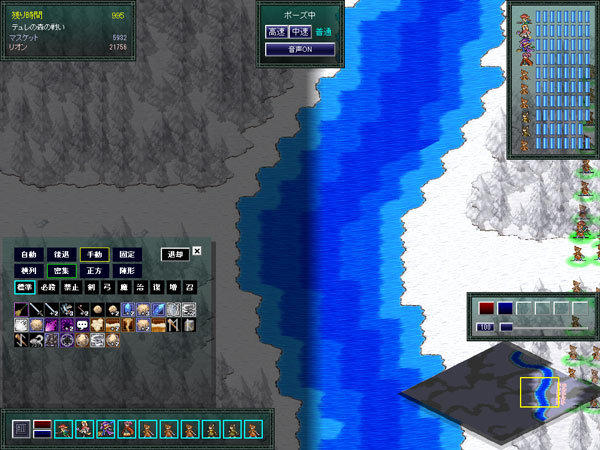The image size is (600, 450).
Task: Select the 密集 dense formation
Action: click(x=62, y=271)
